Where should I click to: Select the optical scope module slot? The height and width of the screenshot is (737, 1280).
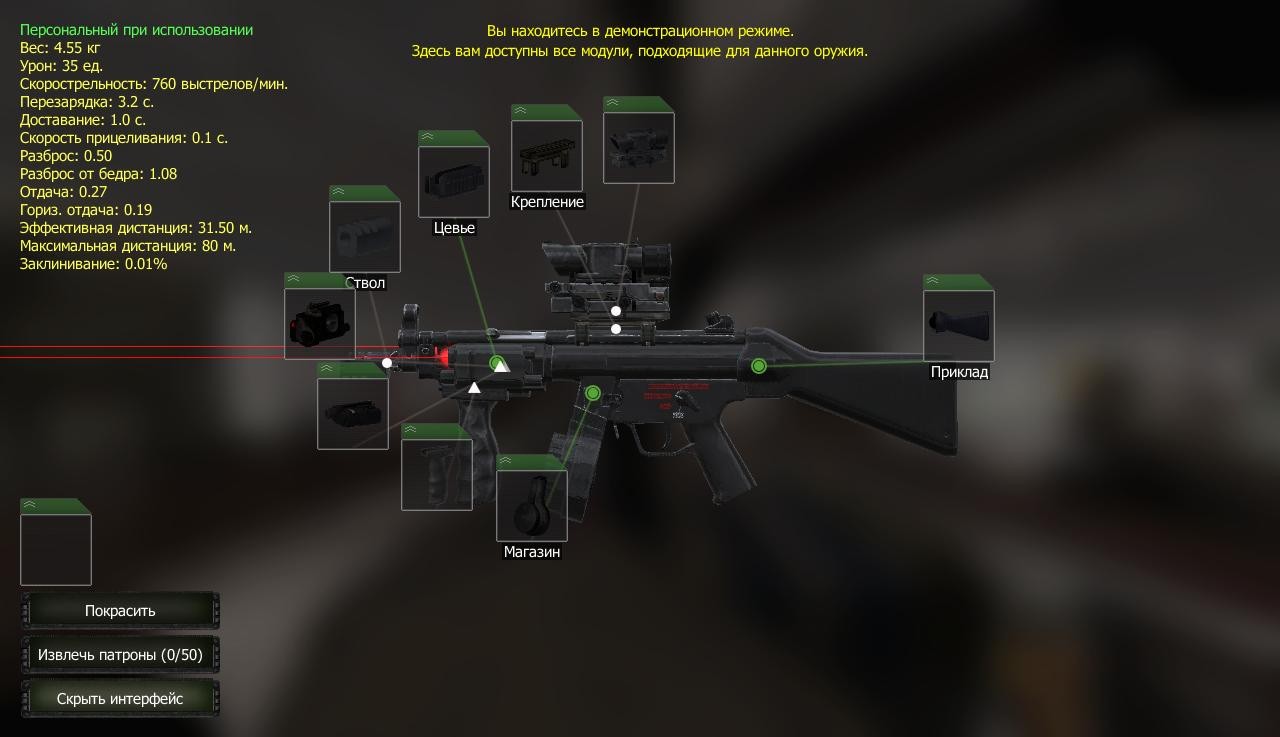pyautogui.click(x=639, y=148)
